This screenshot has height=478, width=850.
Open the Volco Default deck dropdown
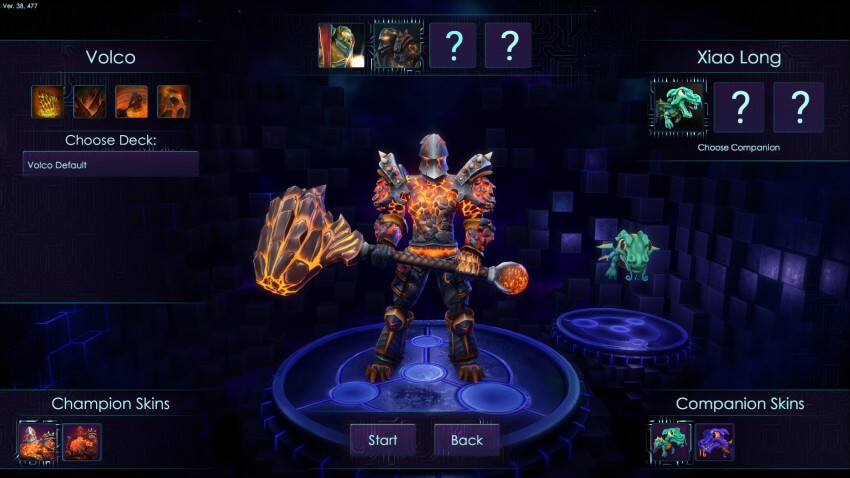pos(110,165)
